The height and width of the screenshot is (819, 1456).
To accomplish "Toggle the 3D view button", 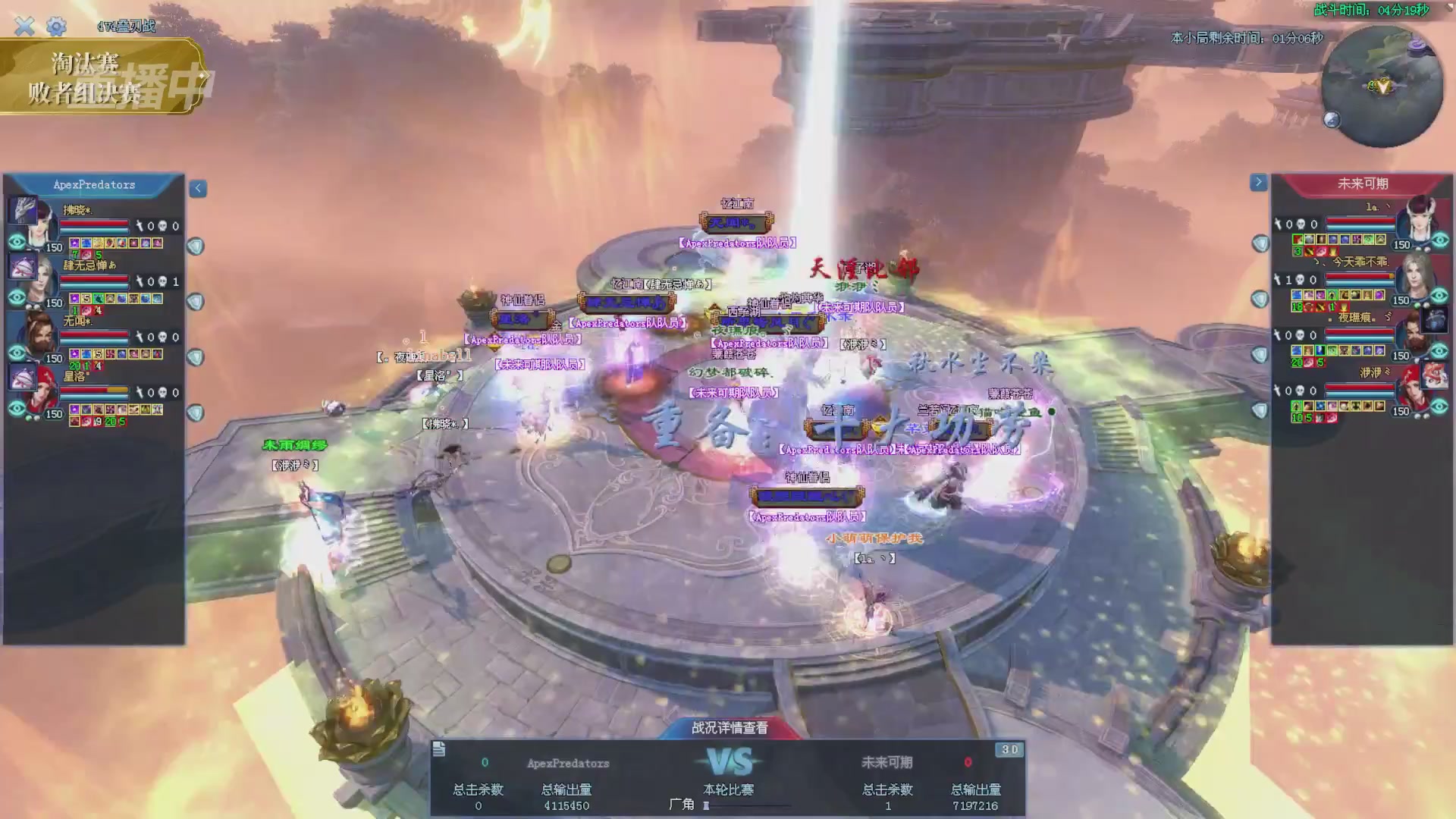I will tap(1009, 750).
